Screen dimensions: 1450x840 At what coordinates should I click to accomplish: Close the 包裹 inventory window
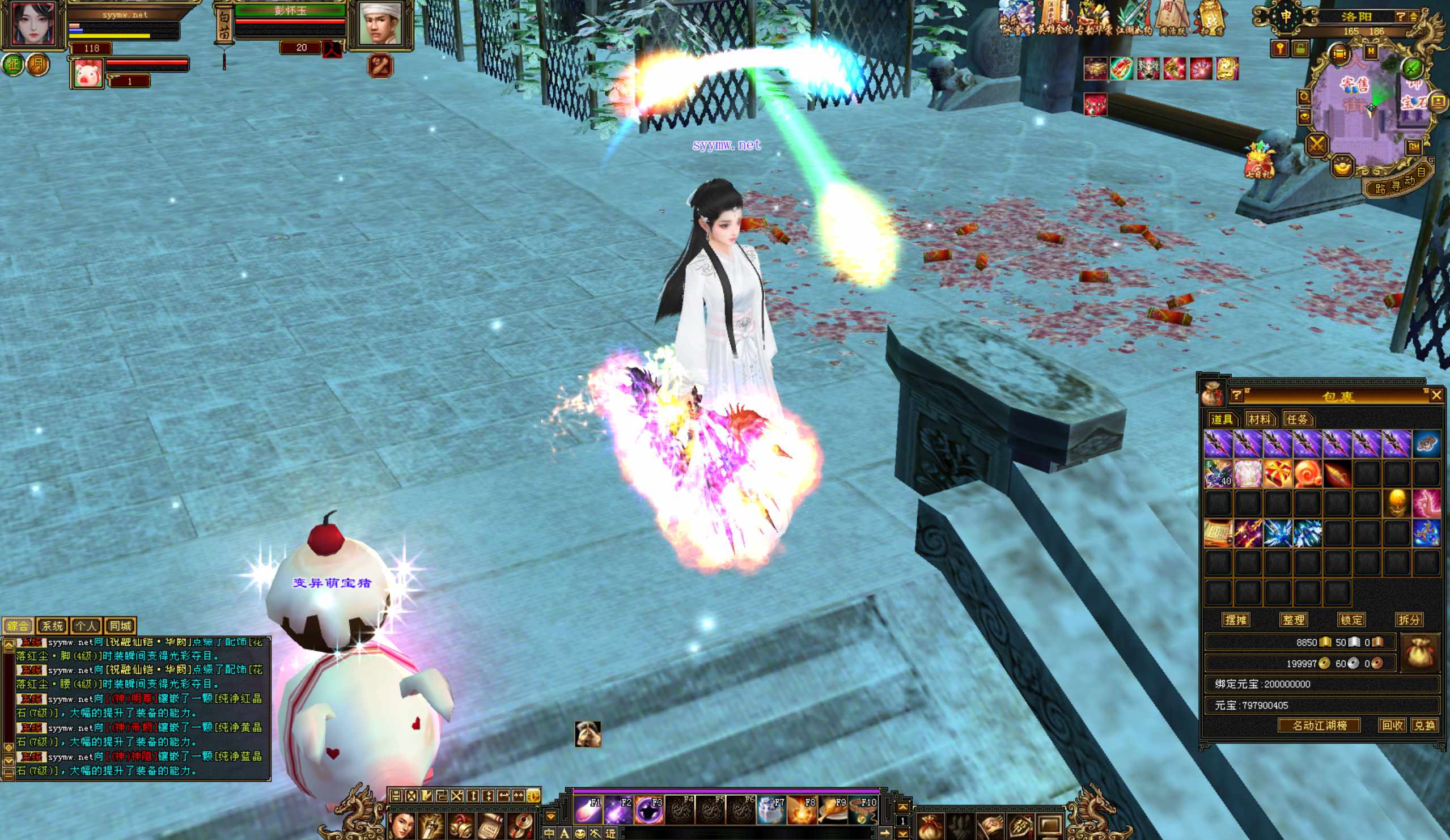point(1436,394)
